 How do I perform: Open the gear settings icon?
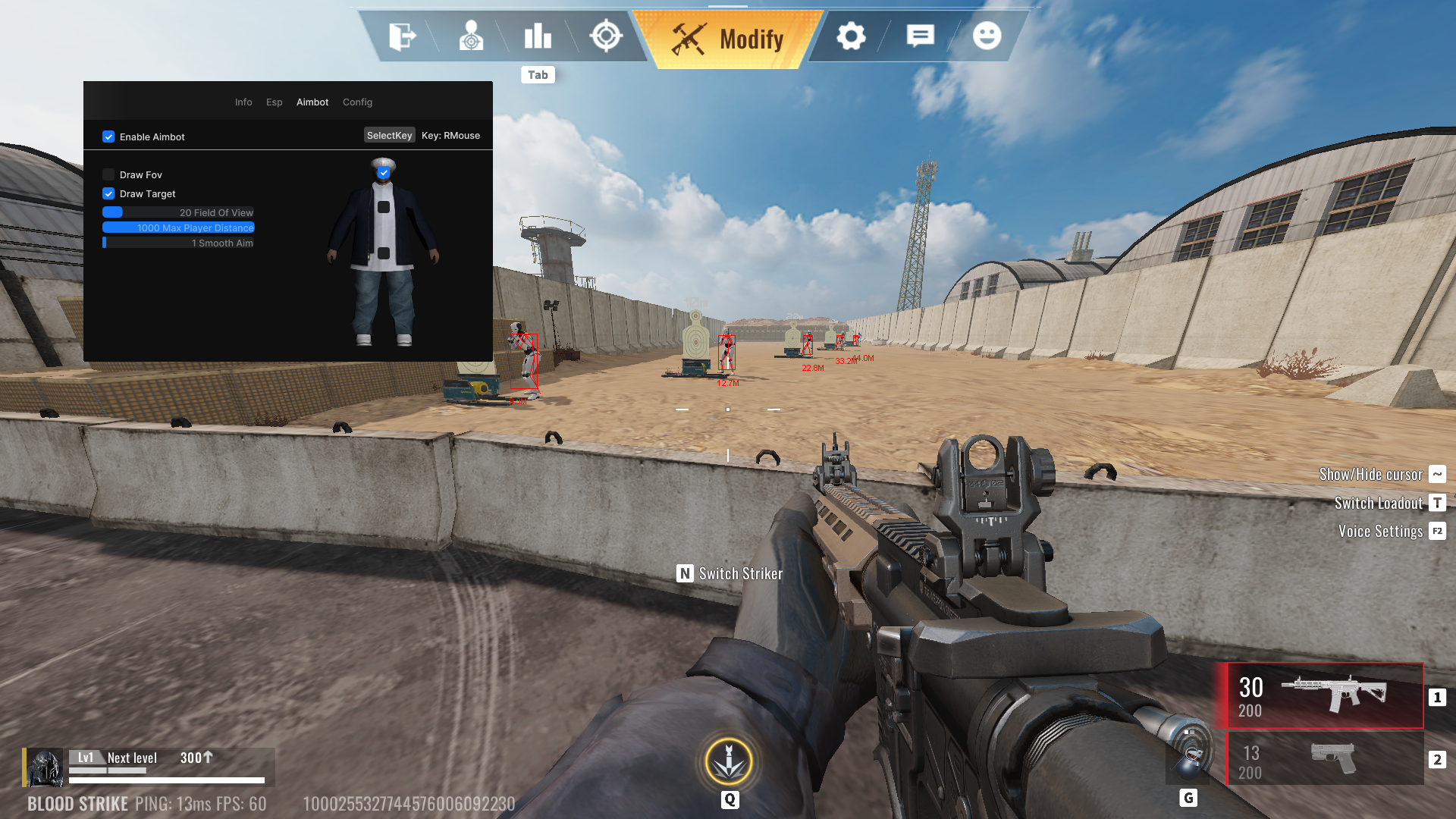click(x=851, y=36)
